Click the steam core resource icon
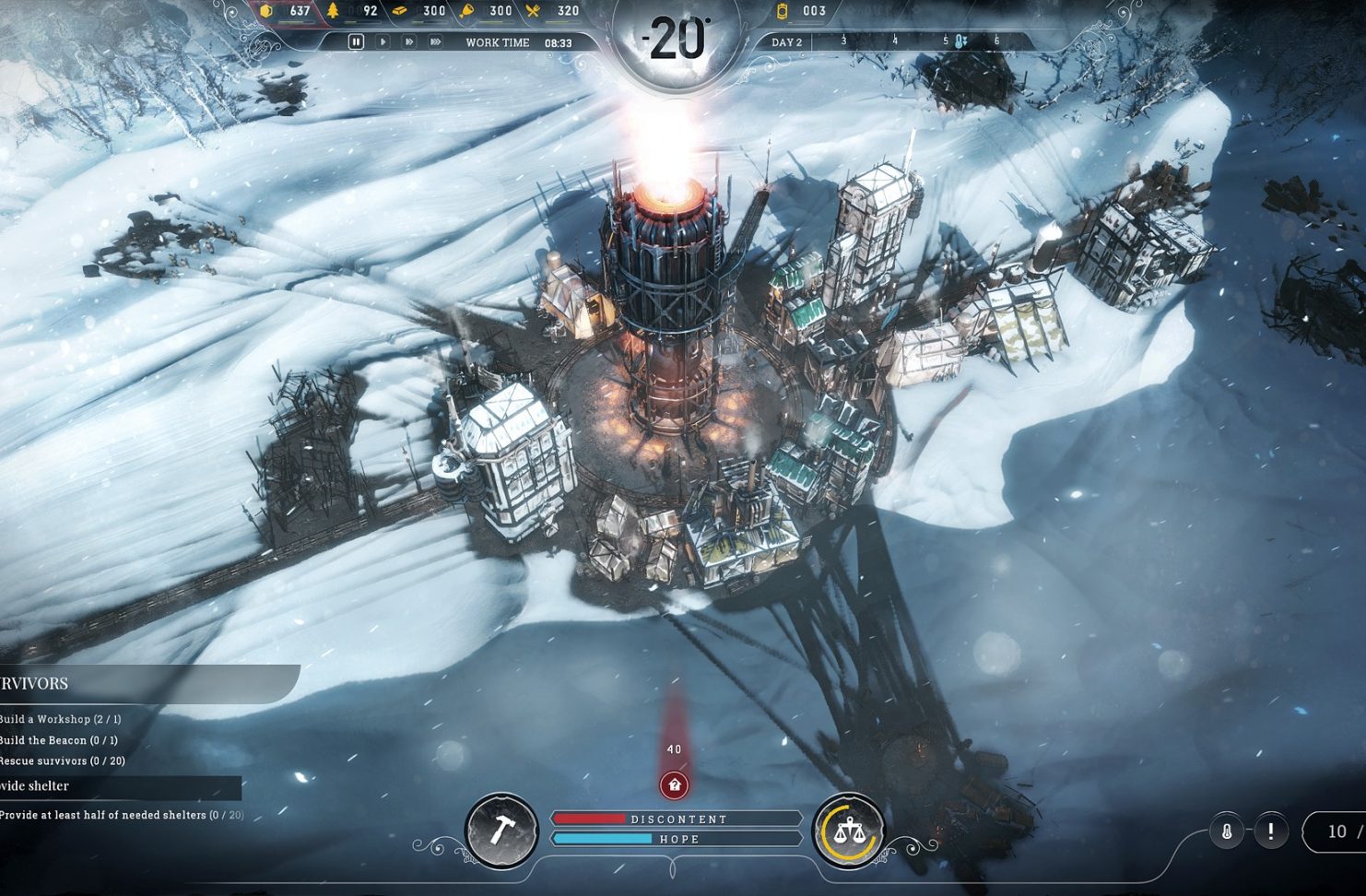Image resolution: width=1366 pixels, height=896 pixels. coord(783,11)
